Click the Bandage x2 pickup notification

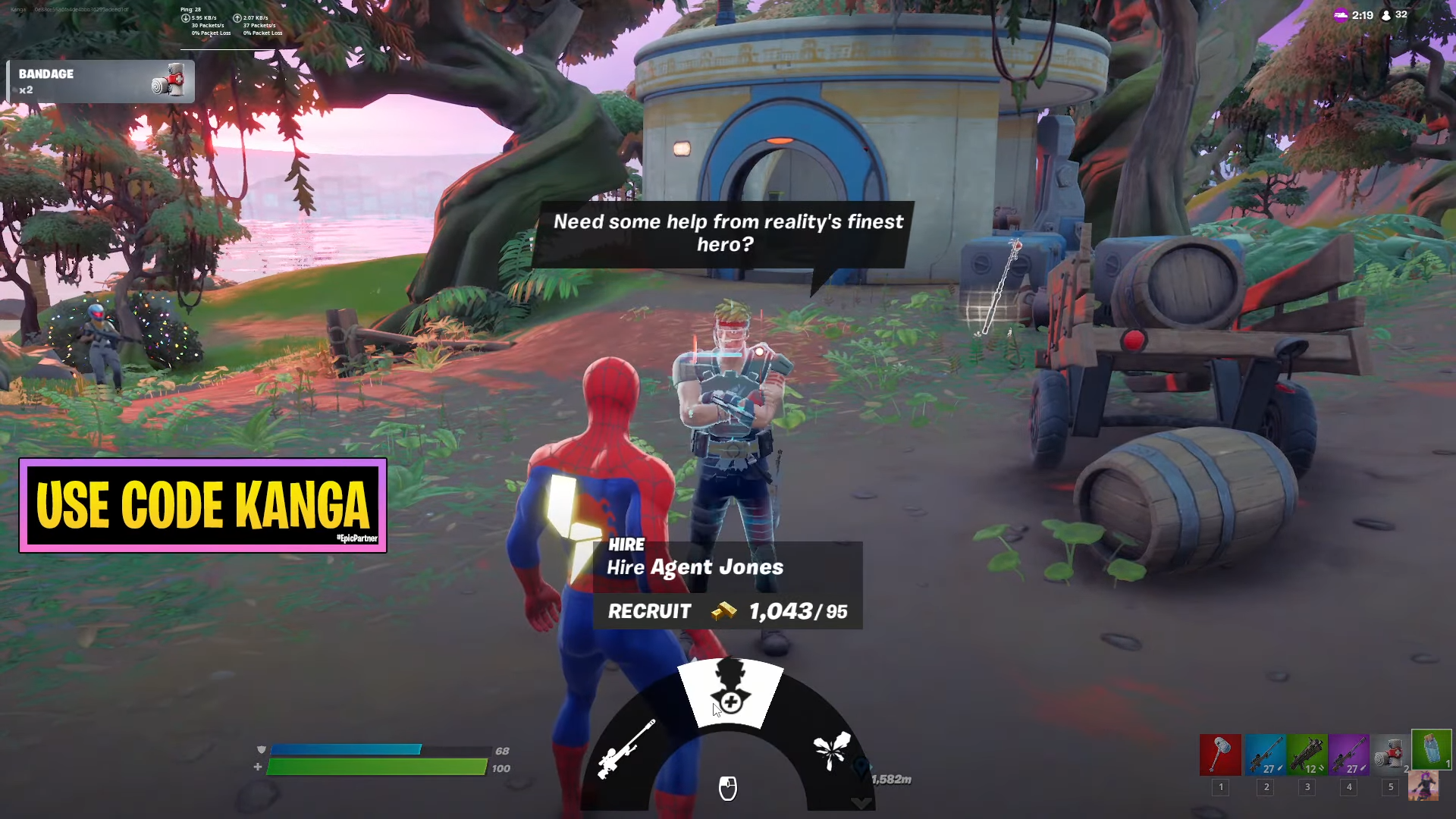(x=101, y=81)
